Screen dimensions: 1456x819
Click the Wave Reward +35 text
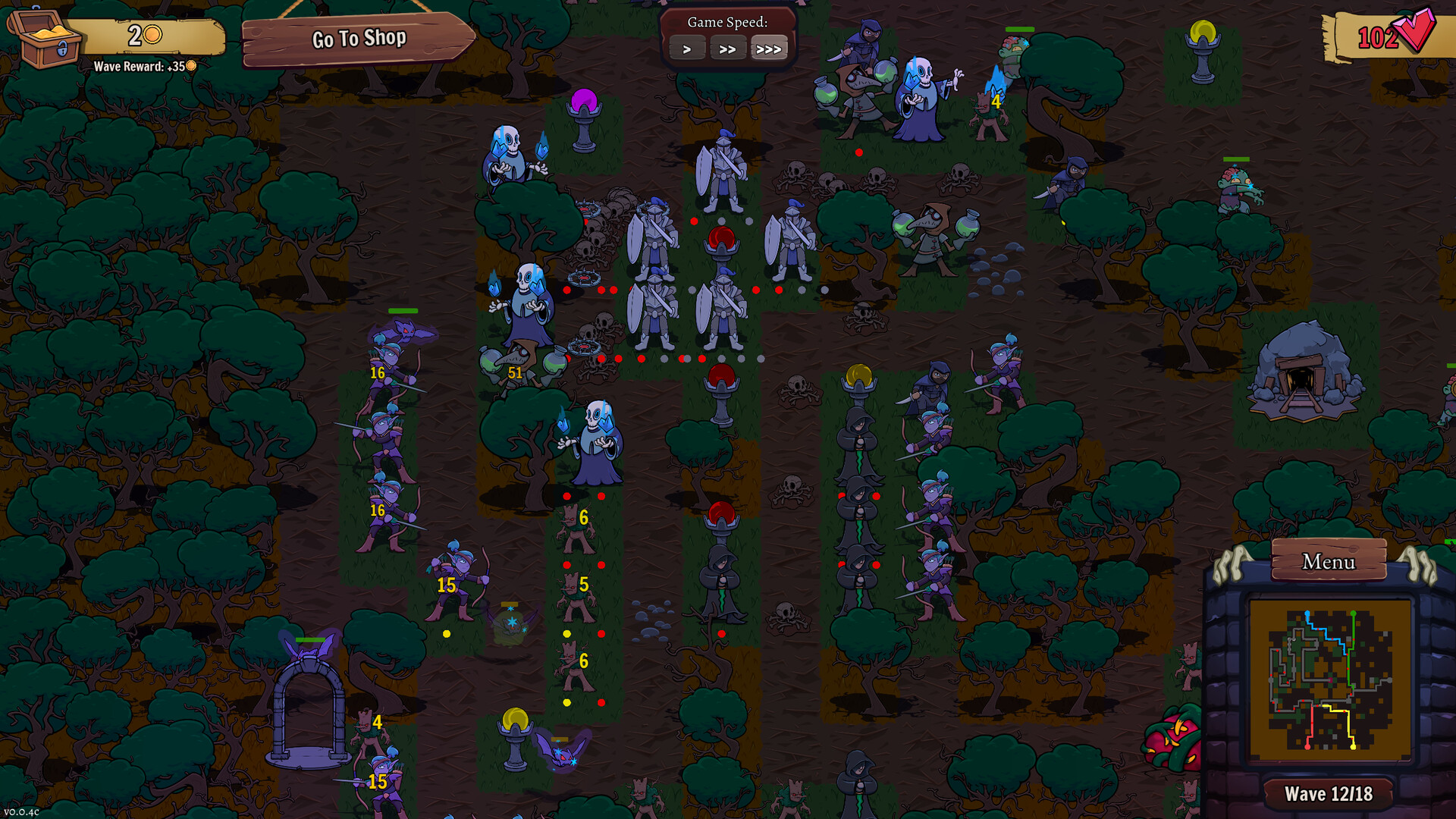(143, 67)
